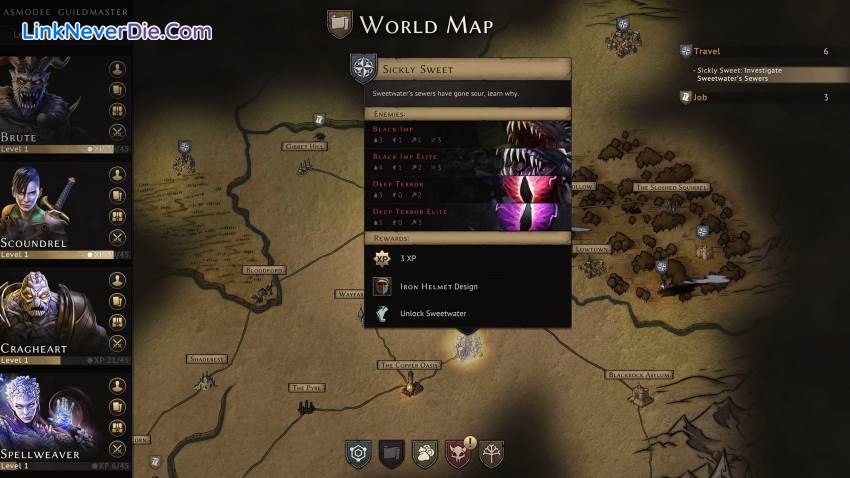Image resolution: width=850 pixels, height=478 pixels.
Task: Click the Gibbet Hill map marker
Action: (304, 146)
